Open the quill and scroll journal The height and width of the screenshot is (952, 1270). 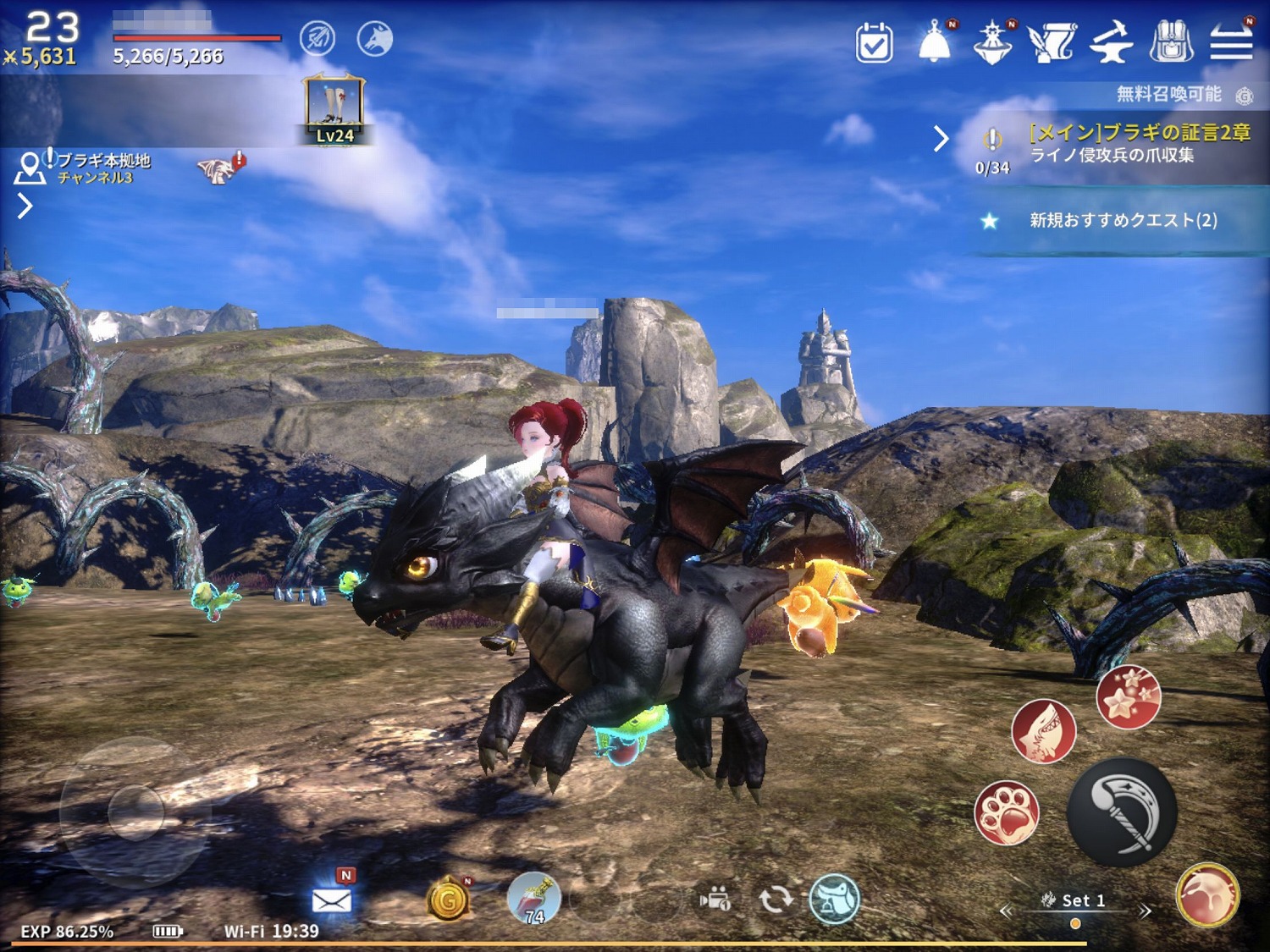(x=1052, y=42)
